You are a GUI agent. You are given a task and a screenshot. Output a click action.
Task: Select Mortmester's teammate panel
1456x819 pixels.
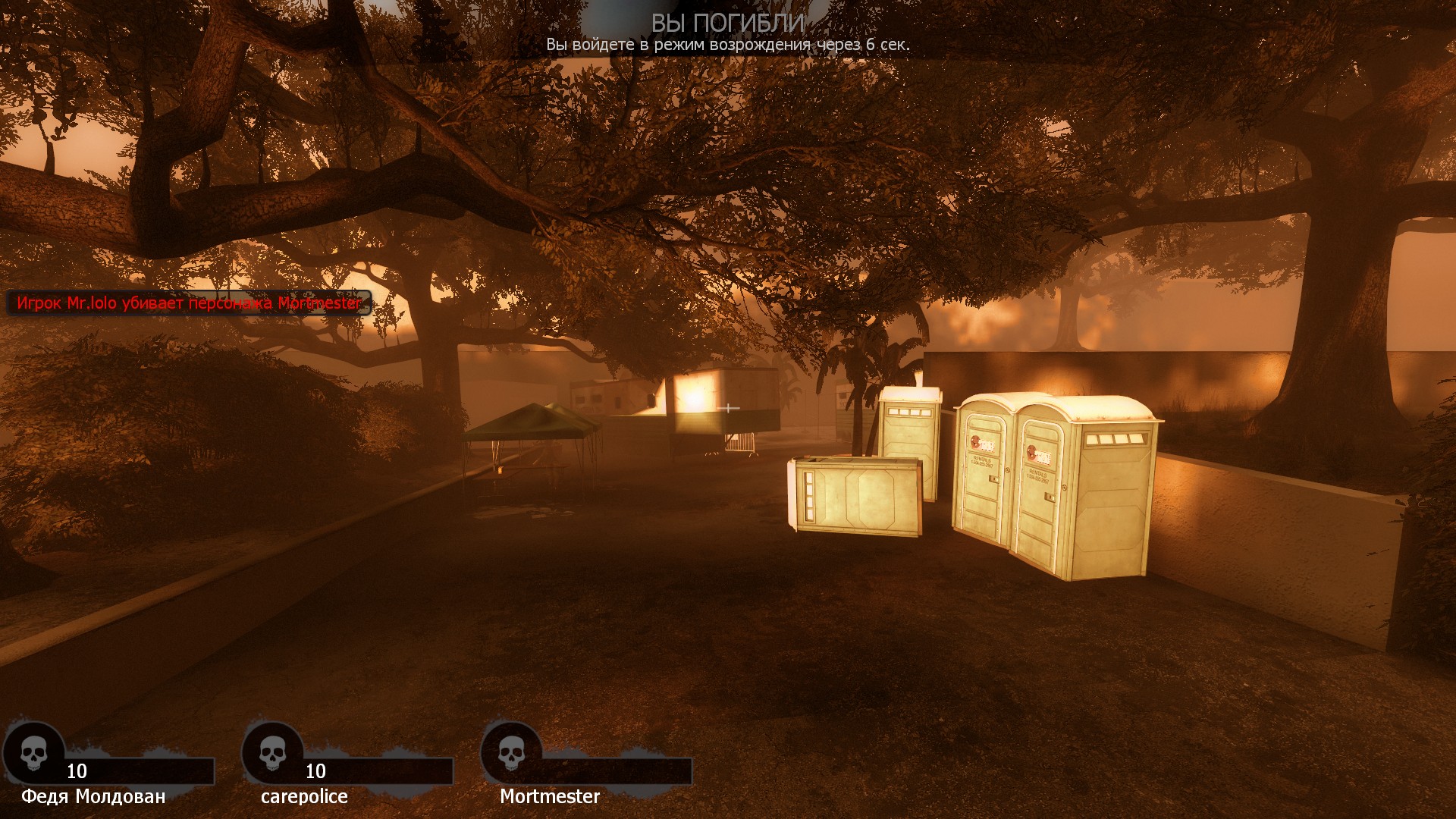pos(586,767)
